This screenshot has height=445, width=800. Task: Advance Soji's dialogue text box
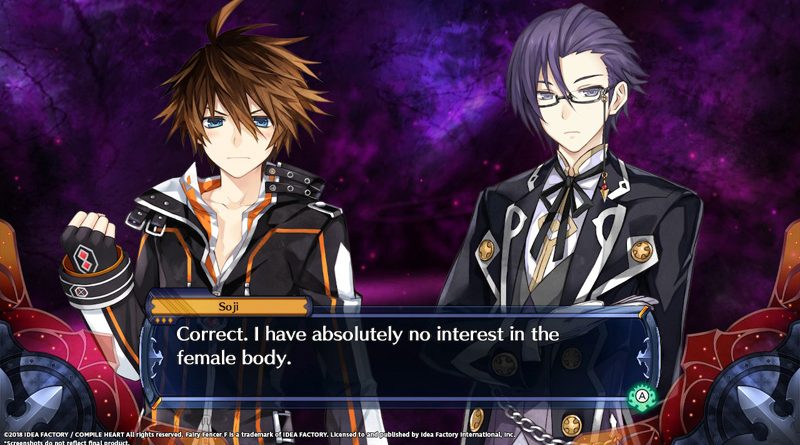[x=639, y=397]
